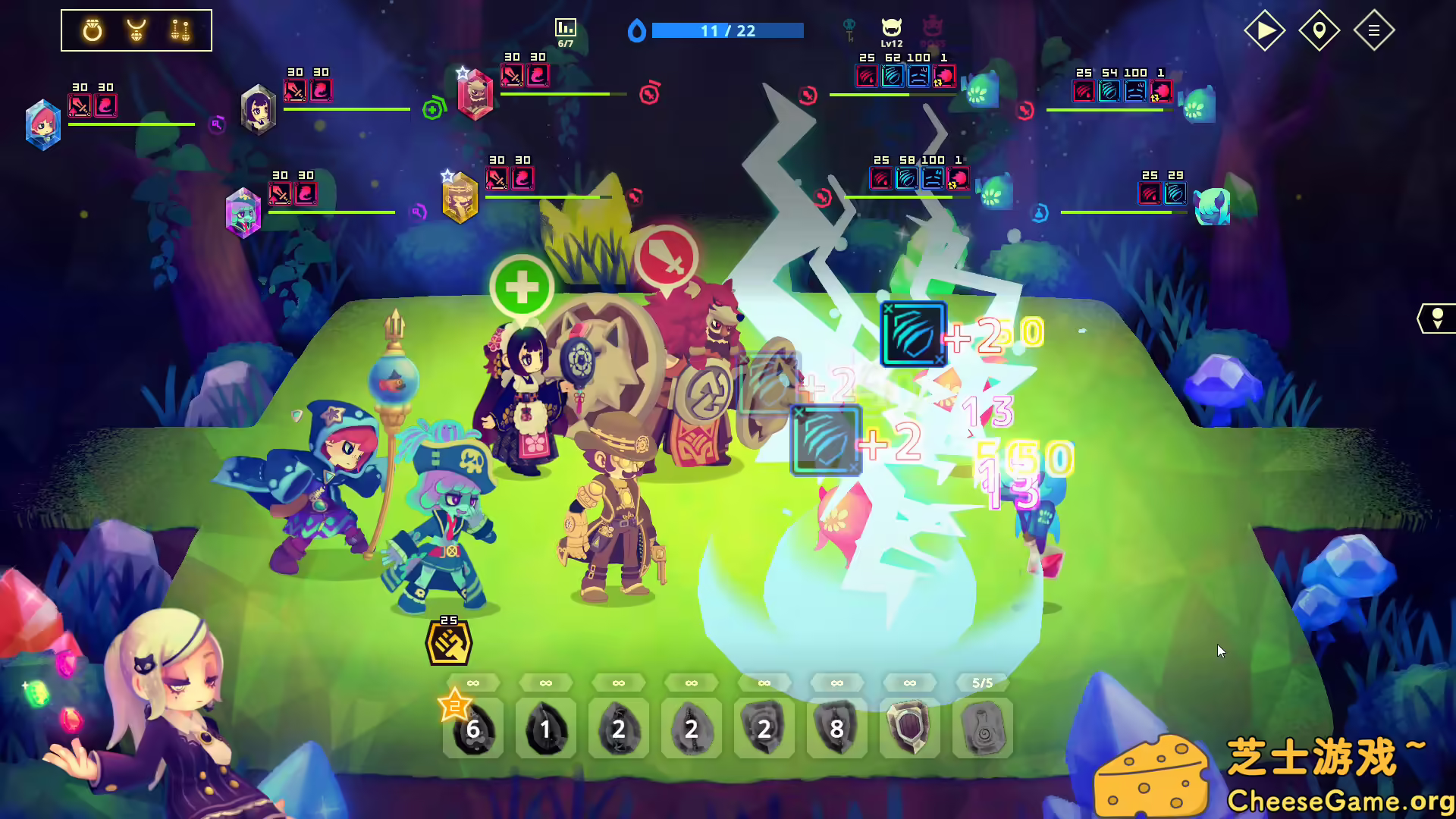Click the red-haired hero portrait on the left
This screenshot has height=819, width=1456.
[x=43, y=125]
